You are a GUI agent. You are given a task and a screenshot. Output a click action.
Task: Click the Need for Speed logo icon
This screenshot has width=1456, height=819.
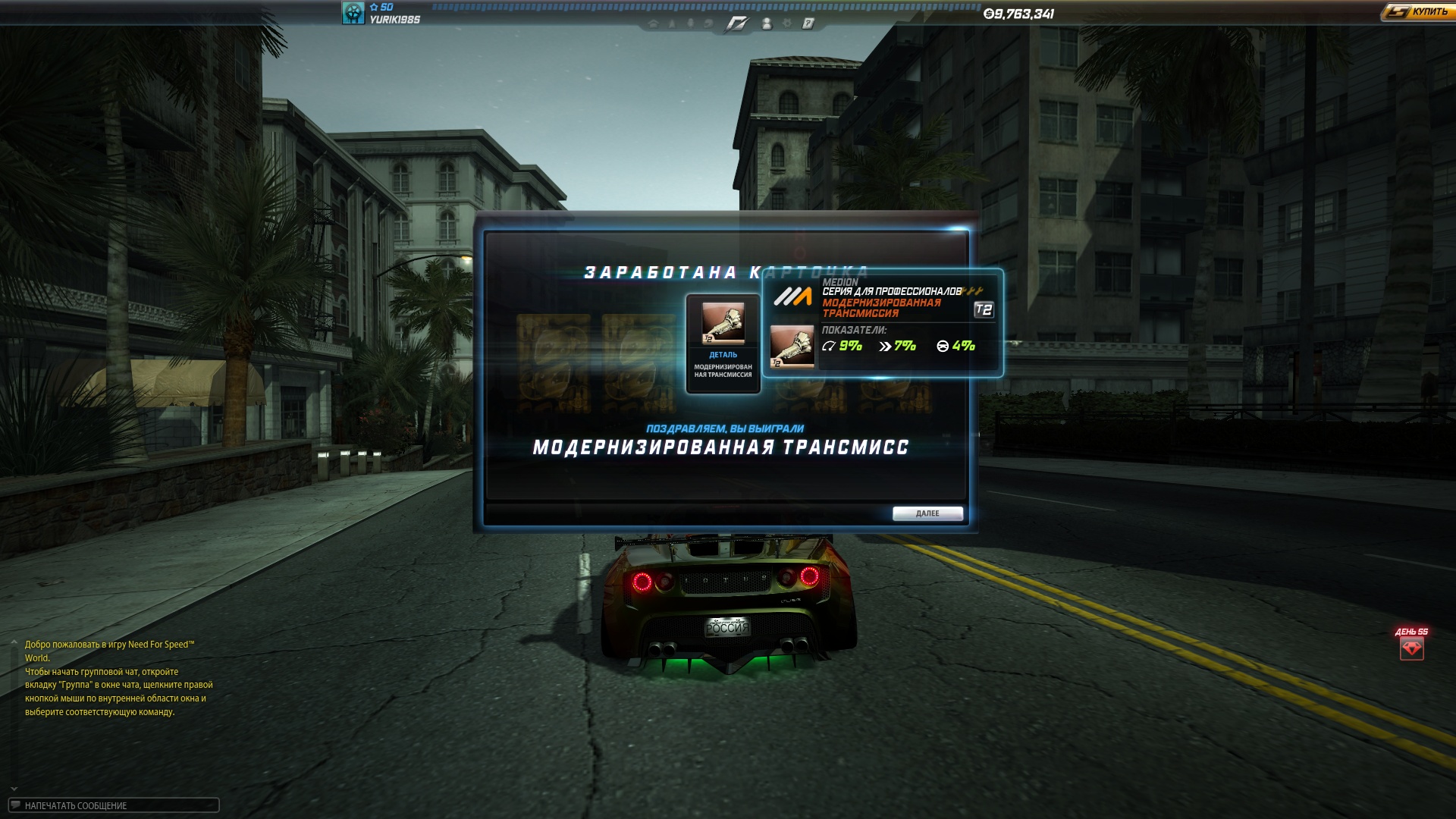coord(736,24)
